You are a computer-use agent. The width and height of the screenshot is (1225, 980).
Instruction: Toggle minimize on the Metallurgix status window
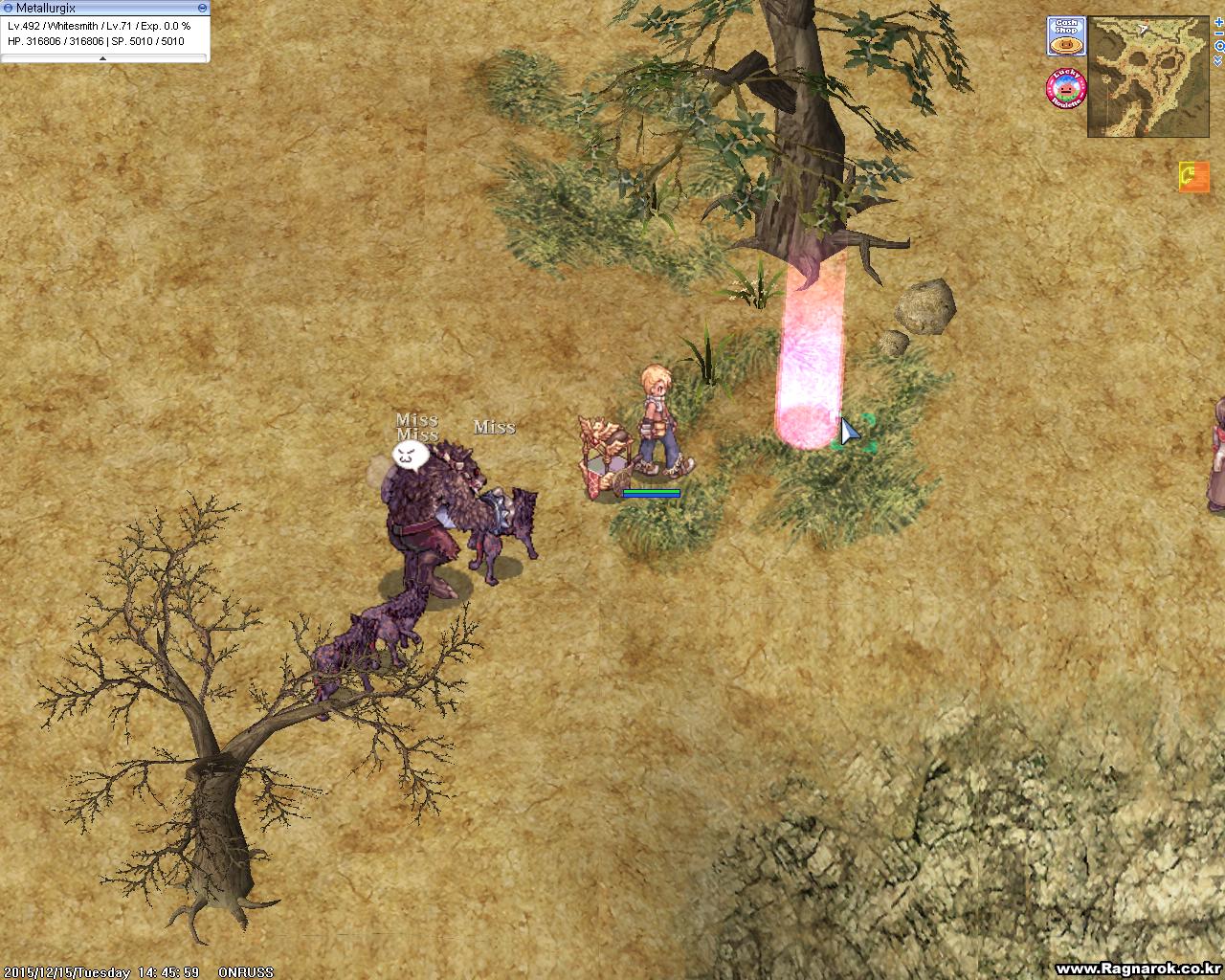201,7
